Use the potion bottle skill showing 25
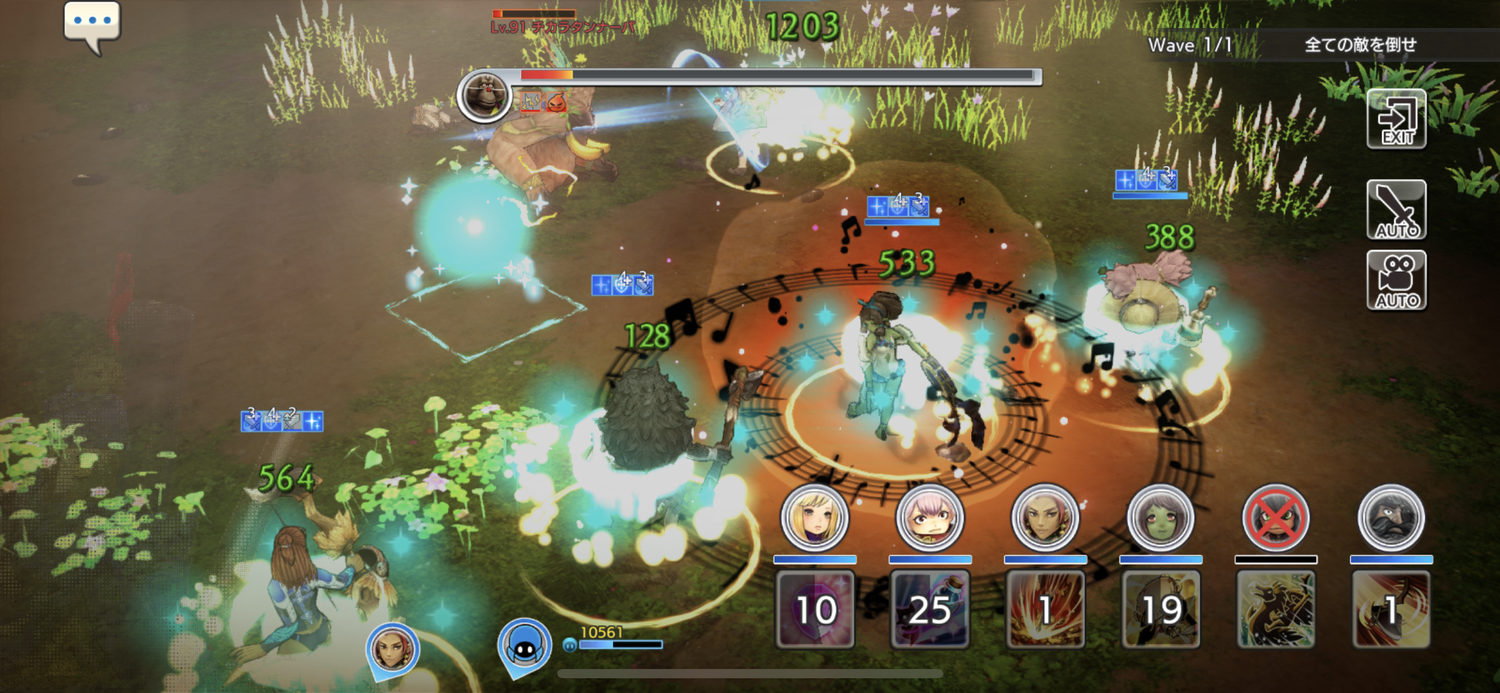 pyautogui.click(x=930, y=608)
